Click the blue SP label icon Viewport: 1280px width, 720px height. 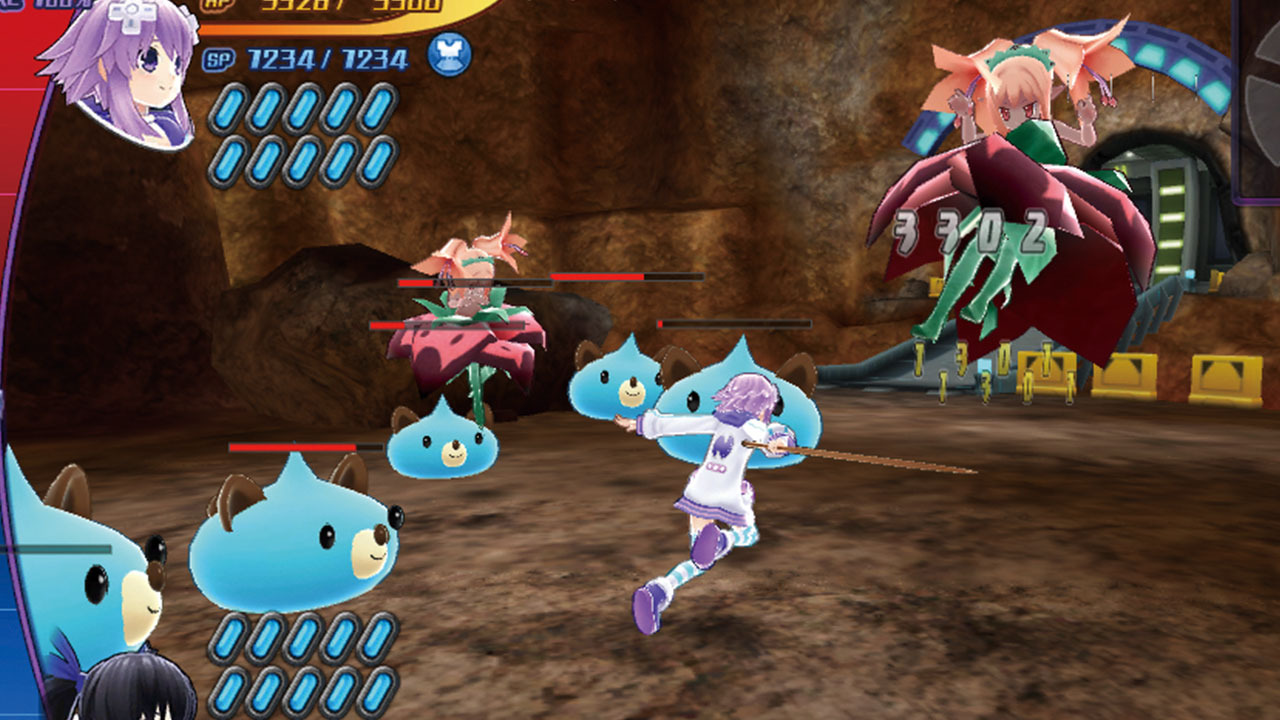tap(217, 59)
